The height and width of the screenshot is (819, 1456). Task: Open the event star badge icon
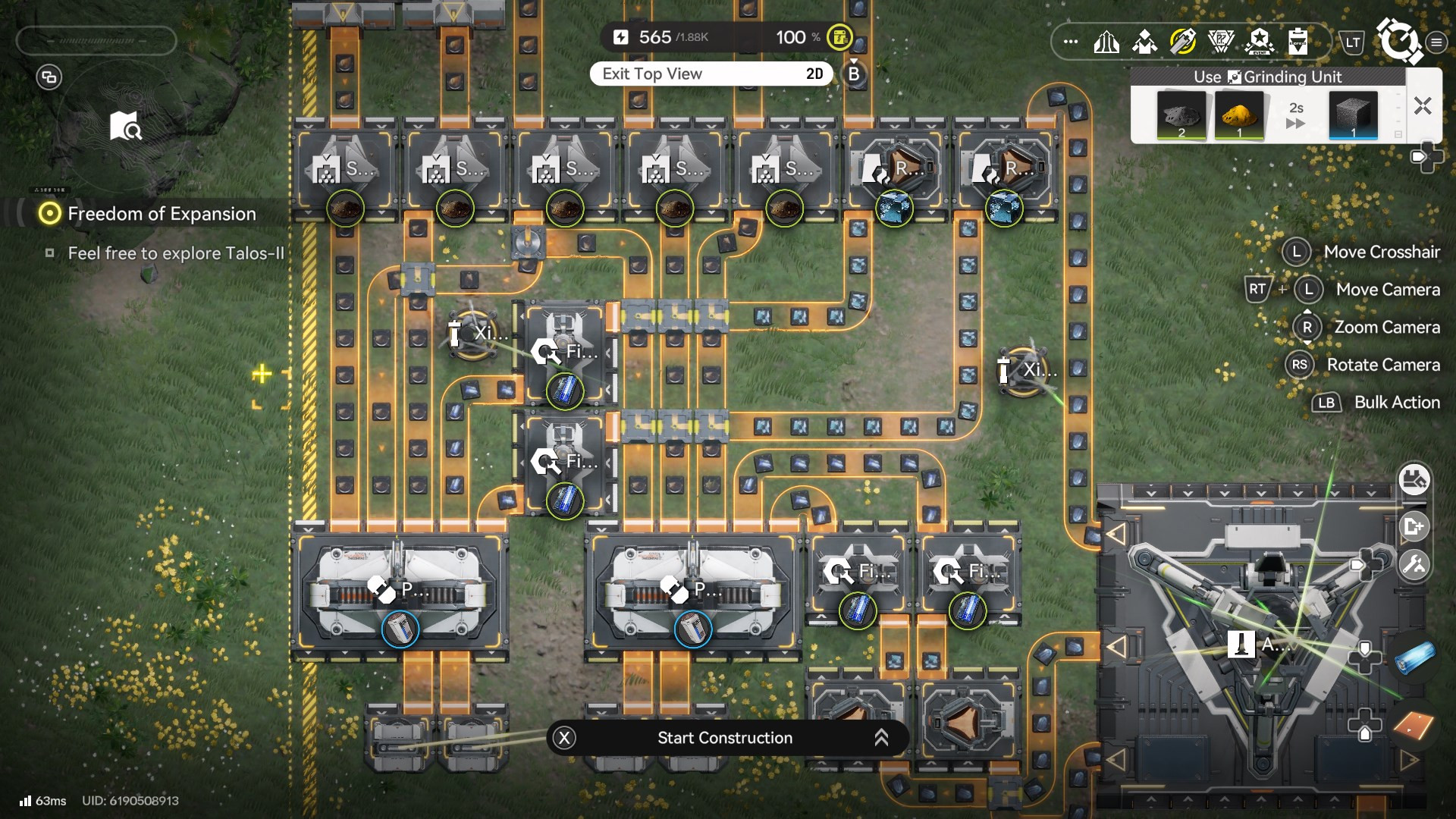pos(1260,42)
